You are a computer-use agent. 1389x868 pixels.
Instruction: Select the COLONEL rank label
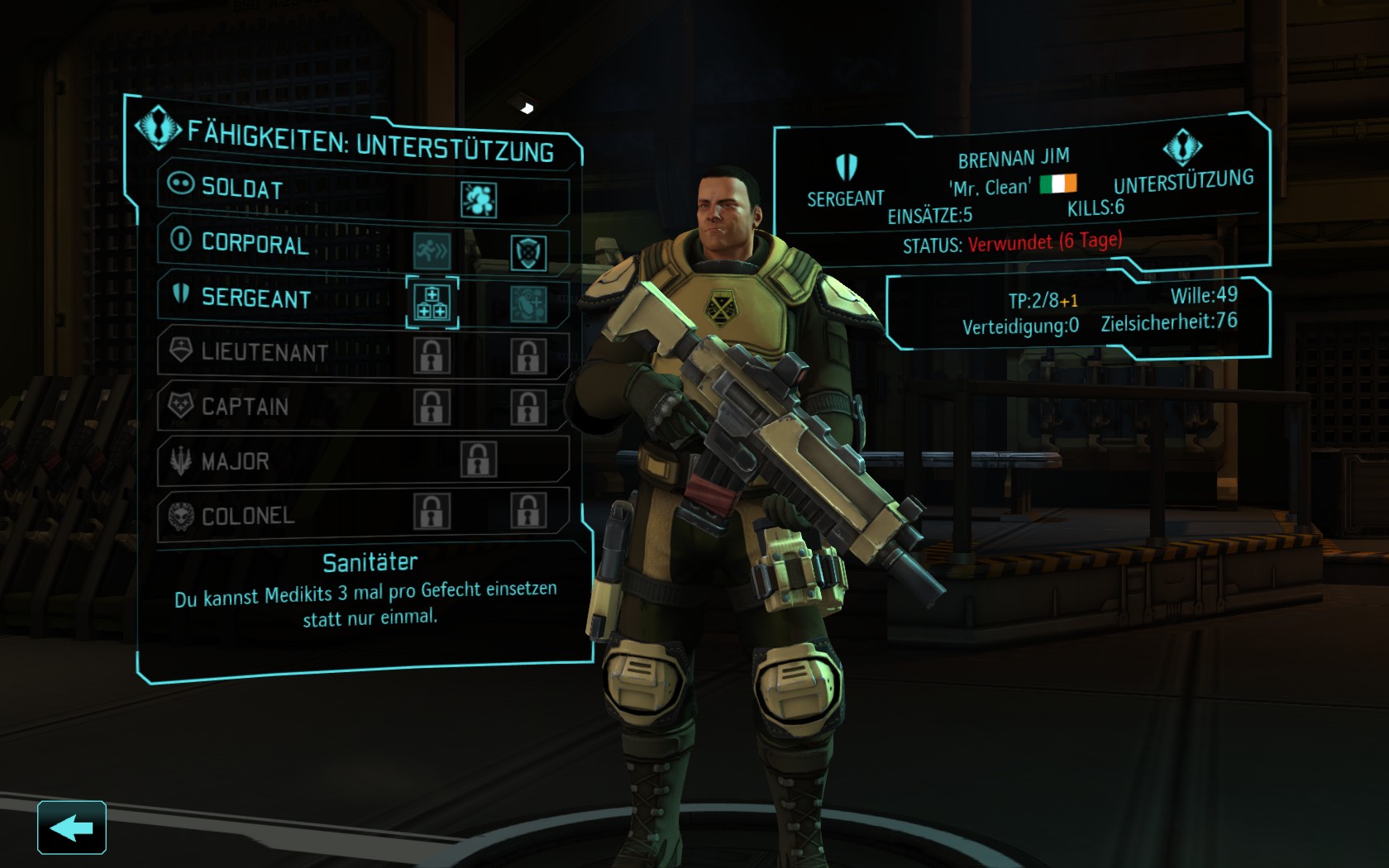tap(247, 516)
